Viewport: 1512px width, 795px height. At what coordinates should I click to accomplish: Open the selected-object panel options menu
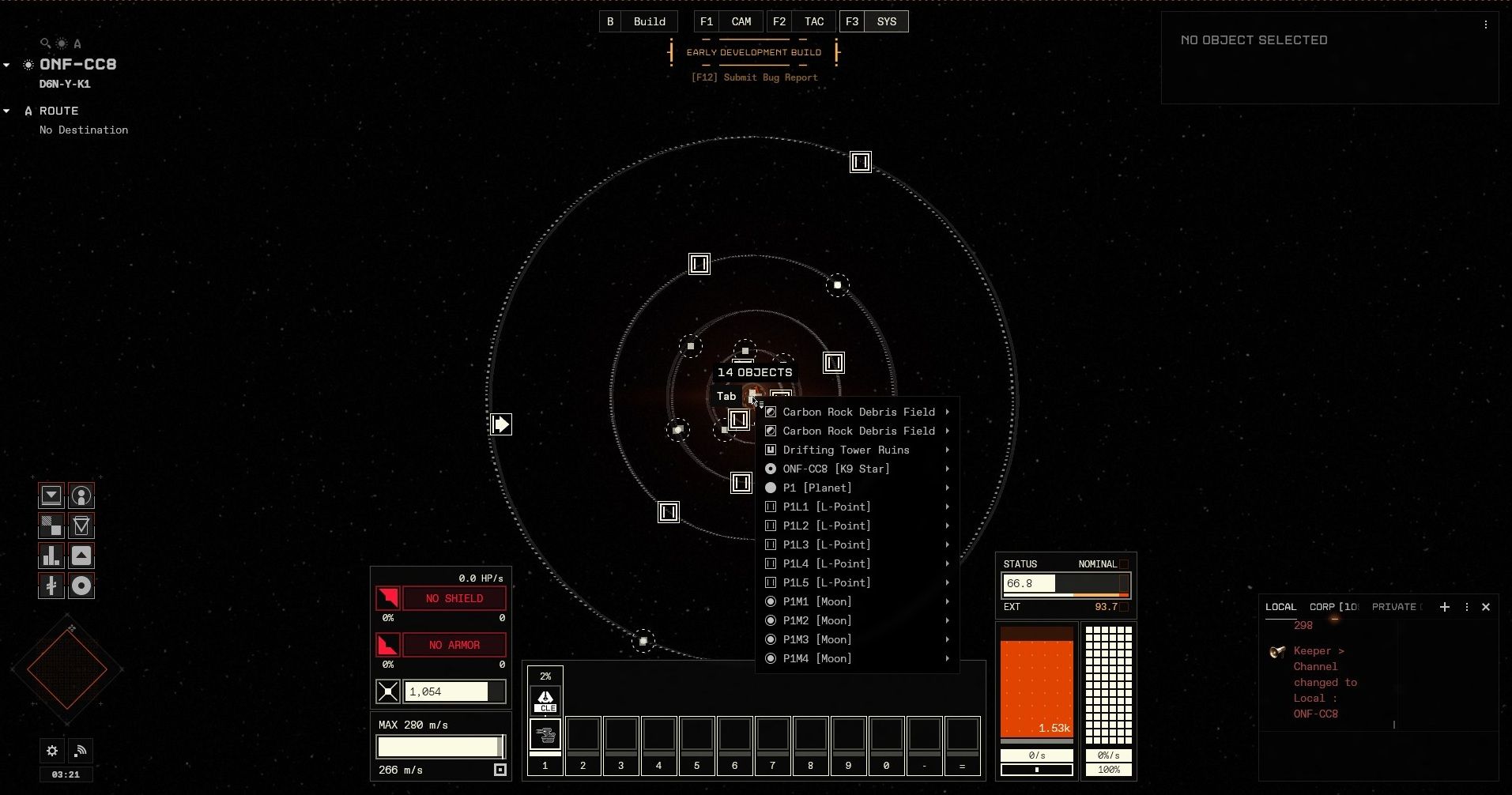[1486, 24]
